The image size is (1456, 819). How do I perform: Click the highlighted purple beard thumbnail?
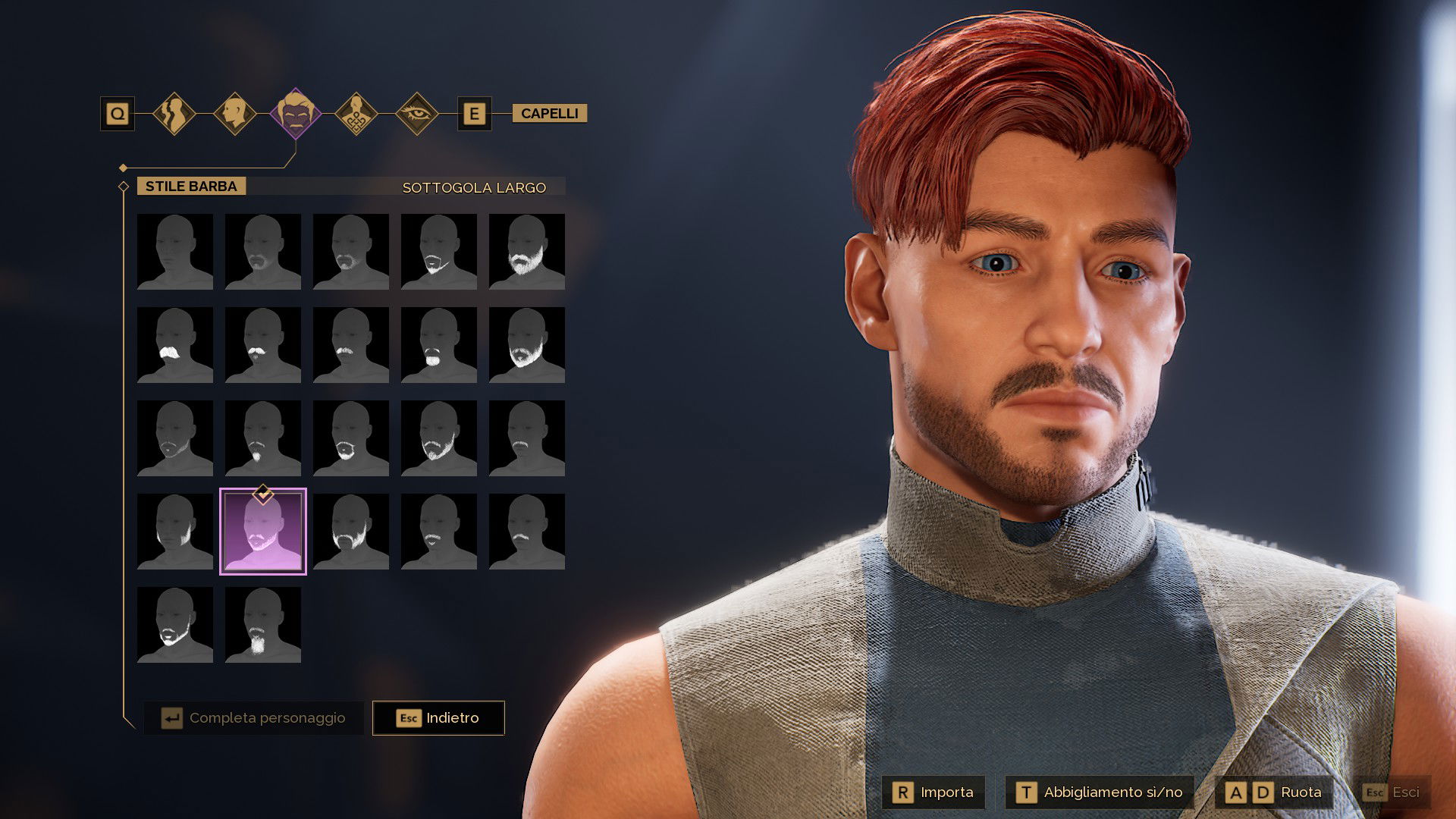(x=263, y=531)
